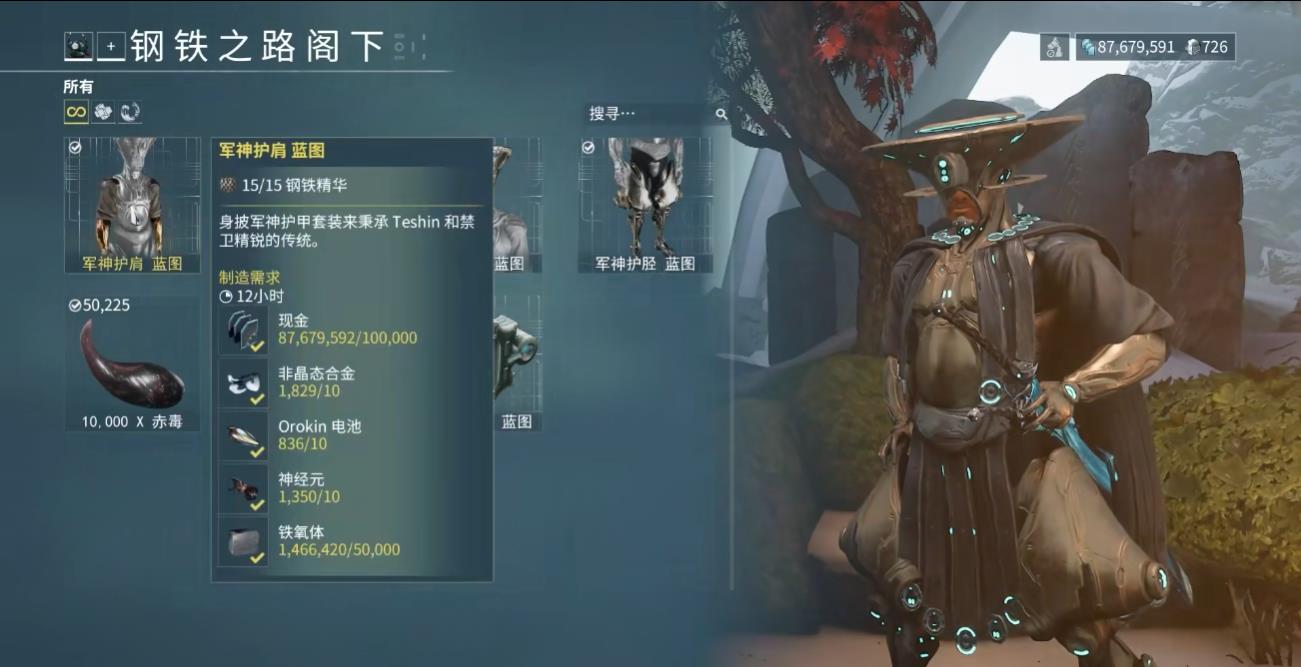Switch to the swirl-icon category filter
This screenshot has height=667, width=1301.
130,112
